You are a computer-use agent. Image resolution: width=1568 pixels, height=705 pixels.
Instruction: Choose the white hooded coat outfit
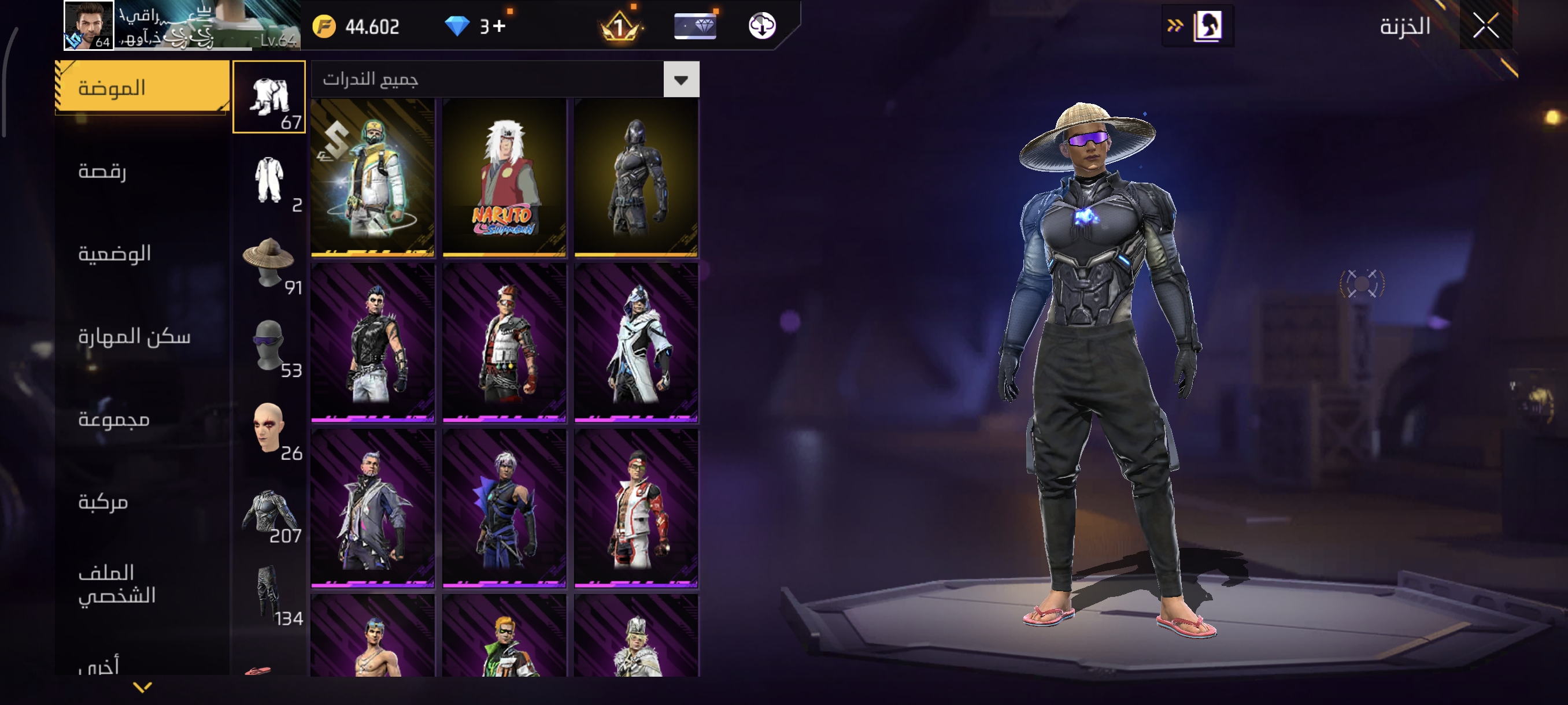tap(636, 343)
